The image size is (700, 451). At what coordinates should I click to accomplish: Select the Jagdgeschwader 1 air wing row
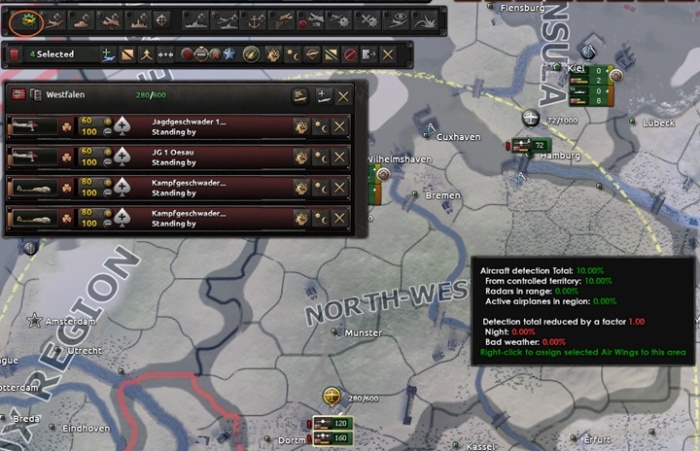[190, 126]
